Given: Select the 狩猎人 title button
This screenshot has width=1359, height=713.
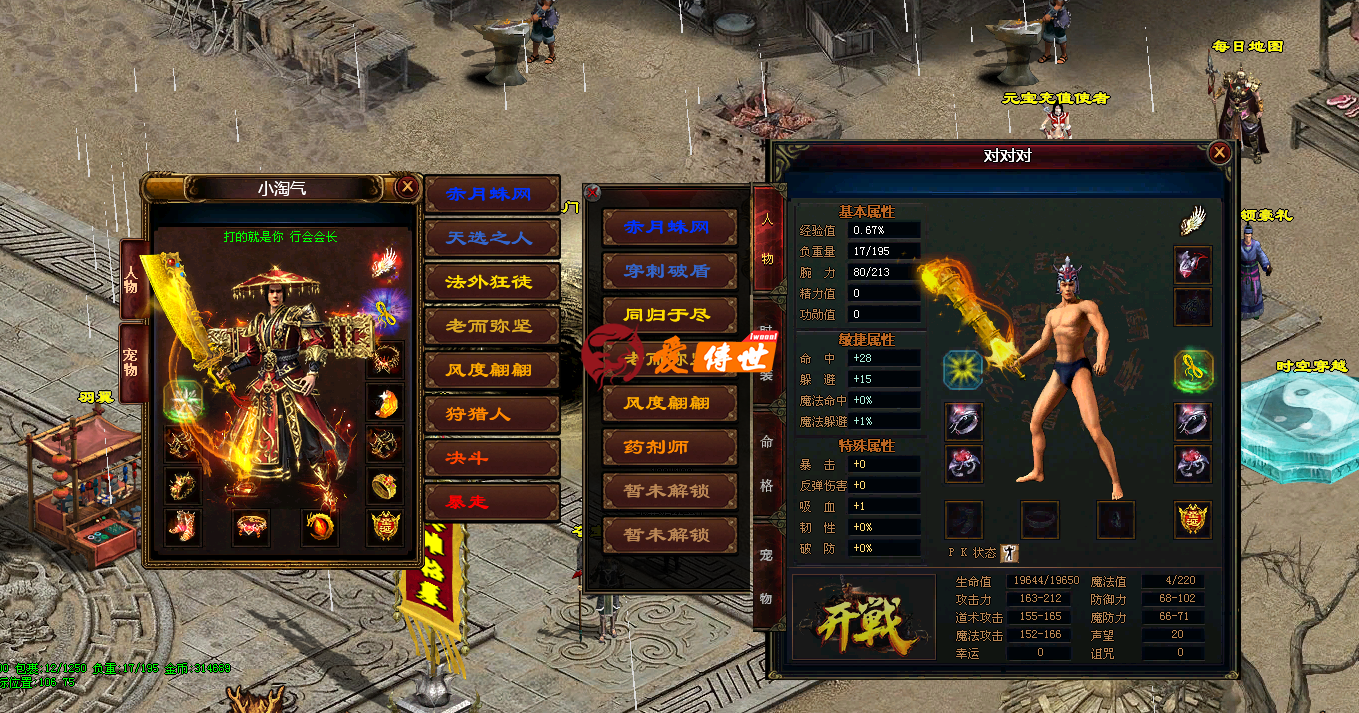Looking at the screenshot, I should click(x=491, y=413).
